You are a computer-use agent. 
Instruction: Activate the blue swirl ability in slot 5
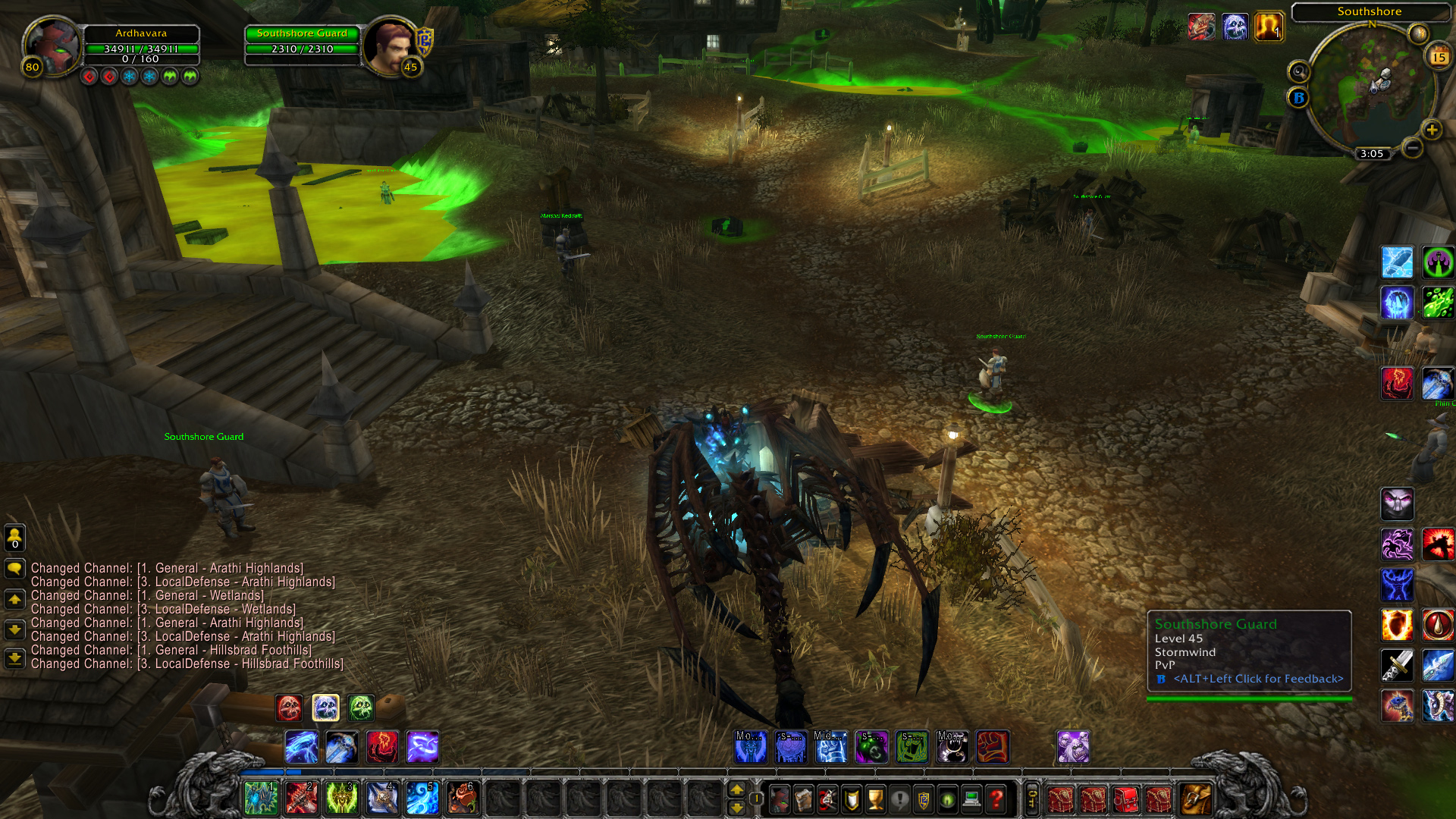click(422, 799)
